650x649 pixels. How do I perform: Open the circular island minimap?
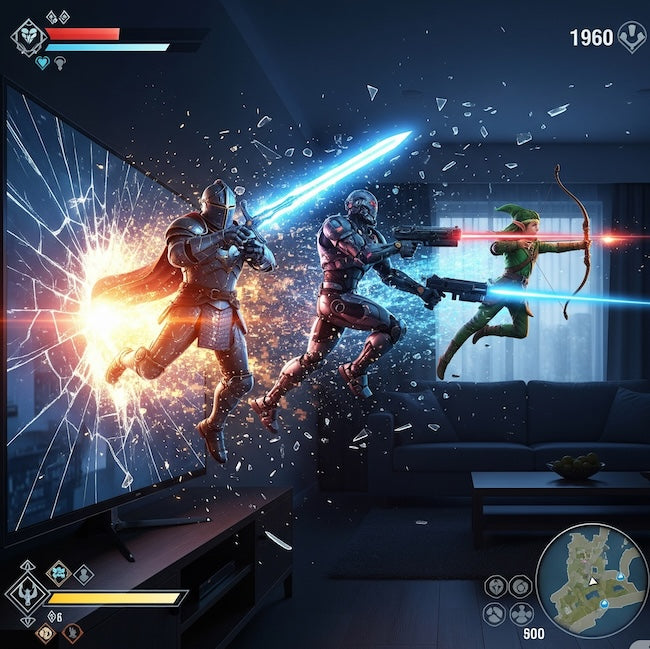click(x=592, y=581)
